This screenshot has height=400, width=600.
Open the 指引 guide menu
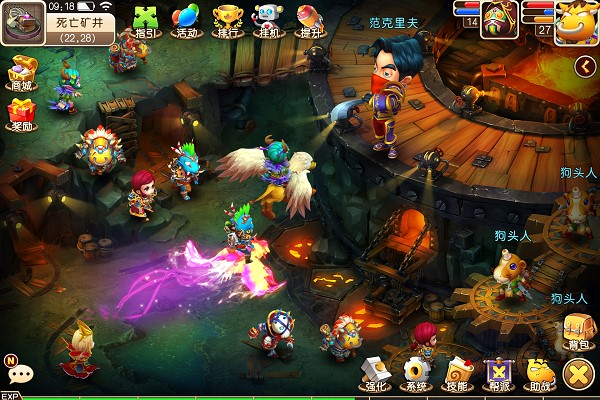point(145,19)
